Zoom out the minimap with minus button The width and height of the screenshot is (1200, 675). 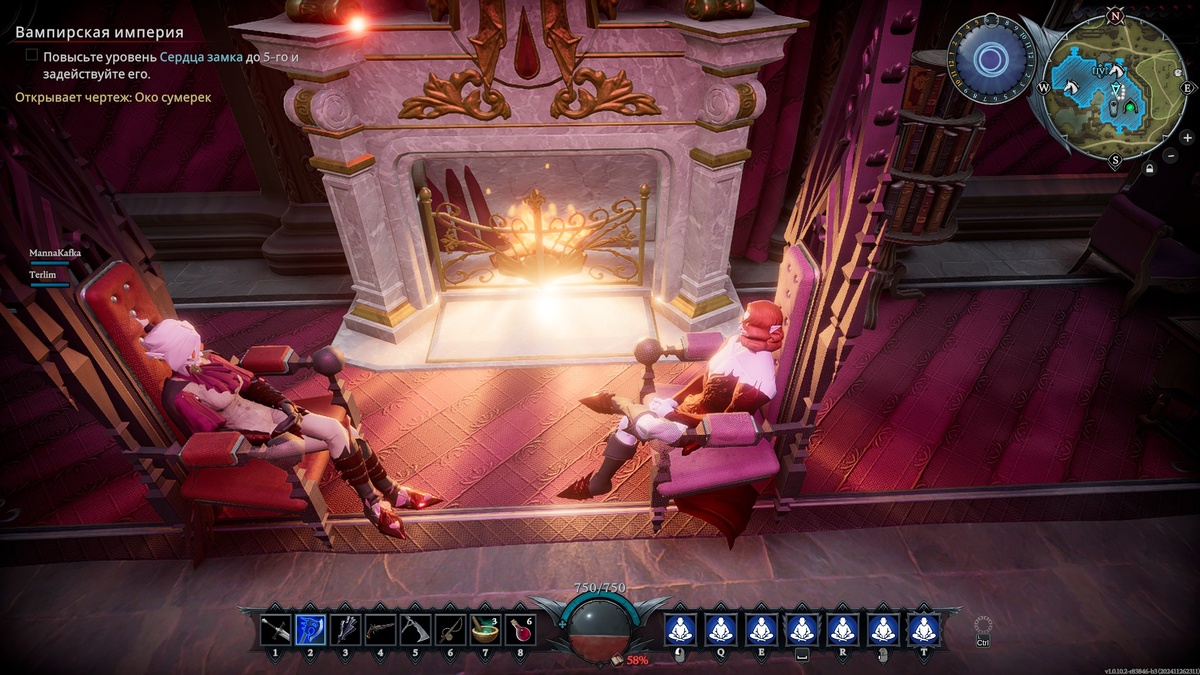tap(1173, 156)
